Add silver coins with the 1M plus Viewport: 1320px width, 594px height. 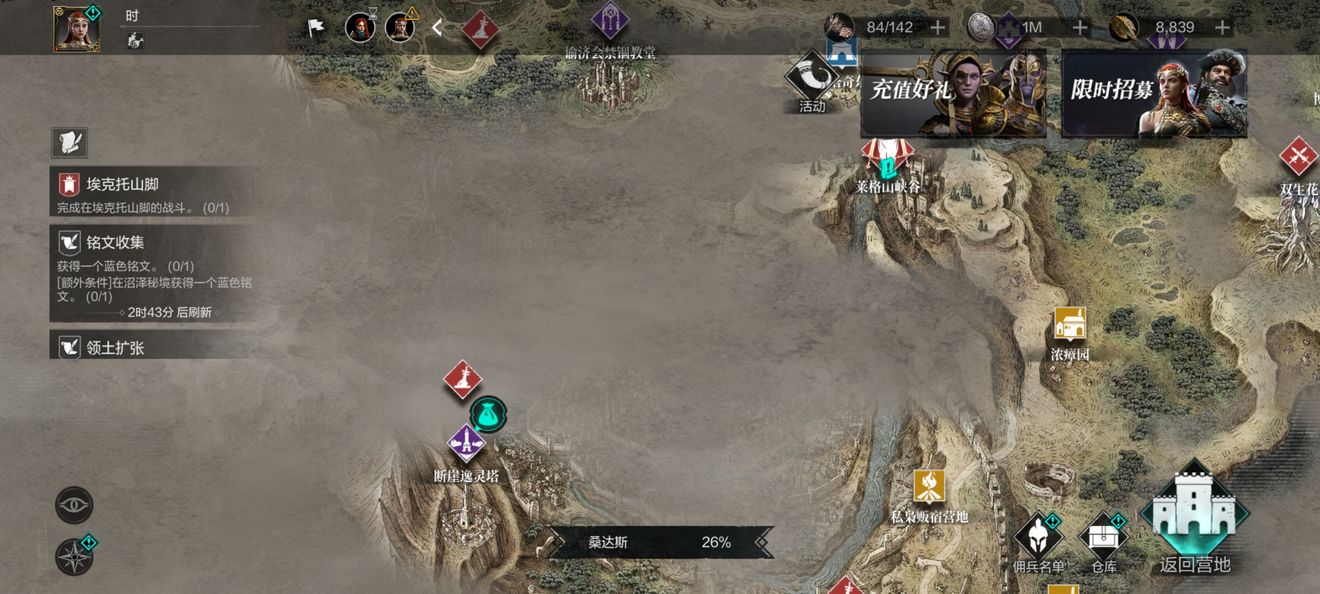[x=1080, y=27]
